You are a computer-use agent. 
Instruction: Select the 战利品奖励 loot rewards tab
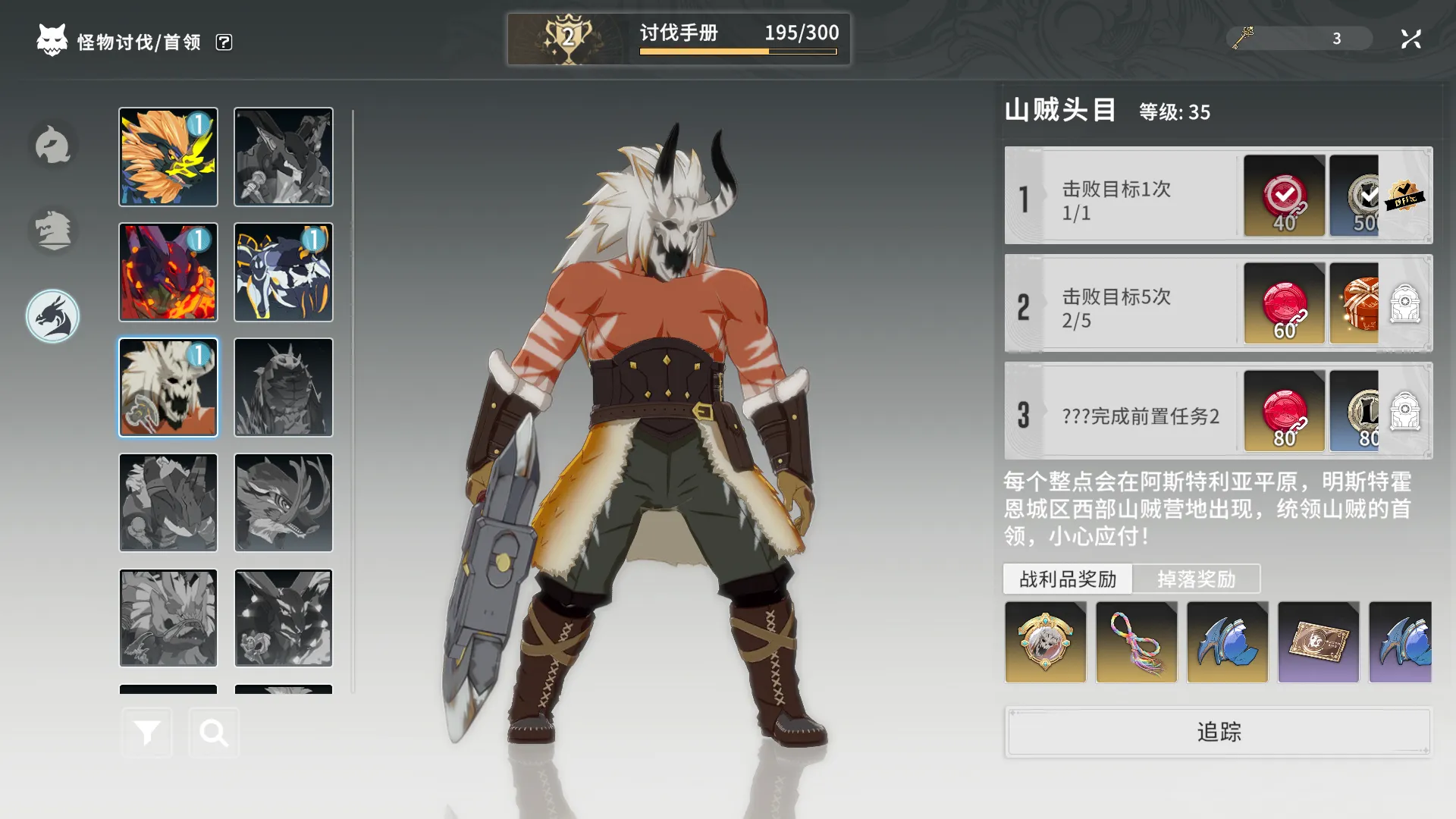[1068, 579]
